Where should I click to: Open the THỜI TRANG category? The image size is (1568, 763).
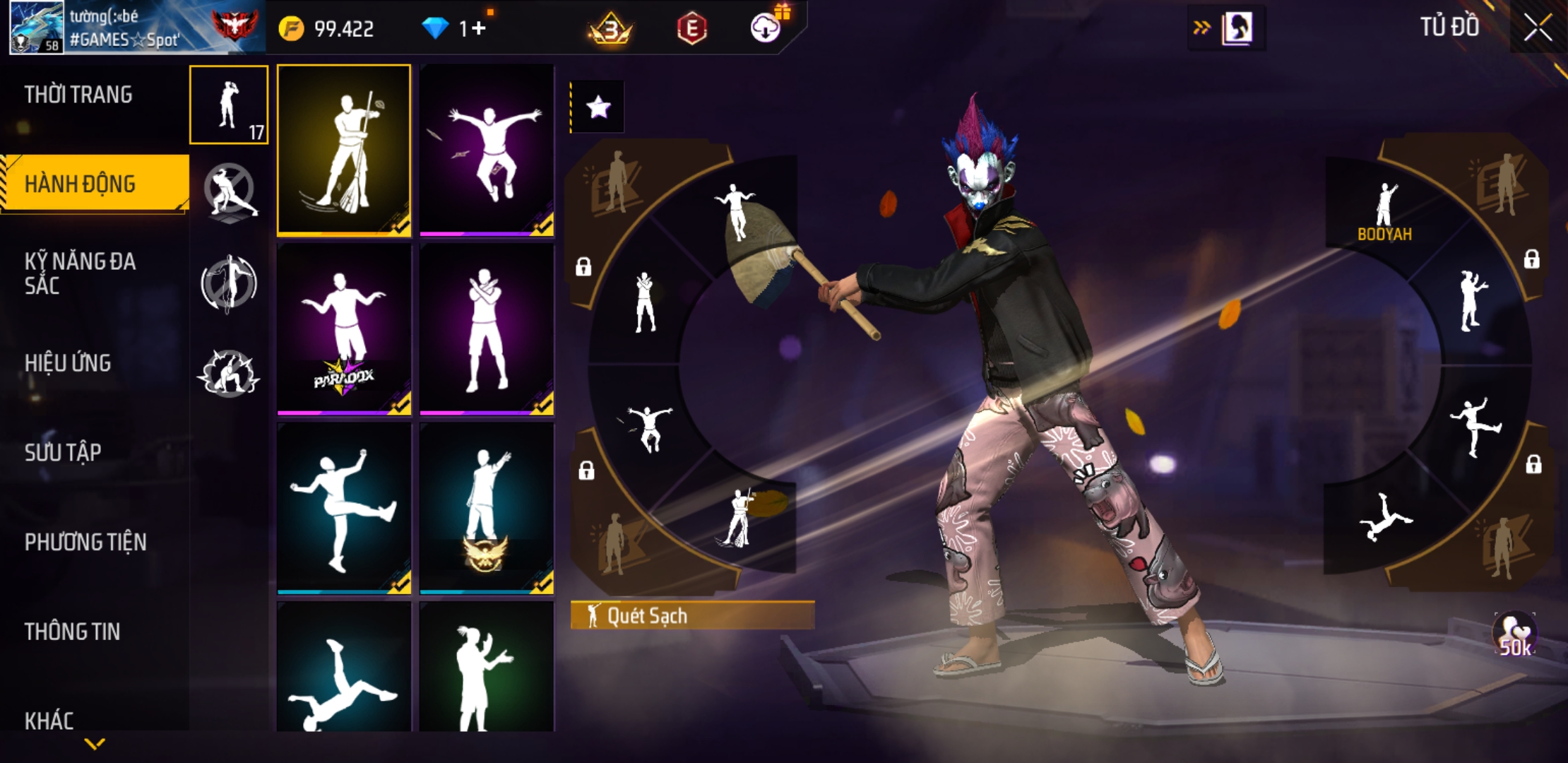pyautogui.click(x=78, y=95)
